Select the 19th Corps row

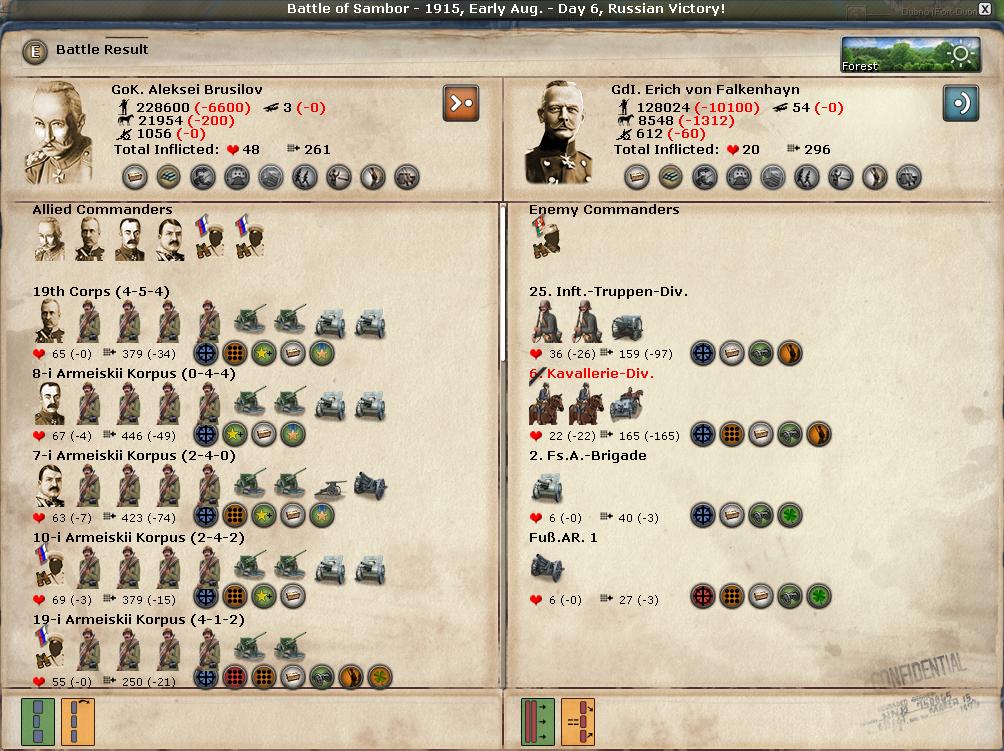[100, 292]
